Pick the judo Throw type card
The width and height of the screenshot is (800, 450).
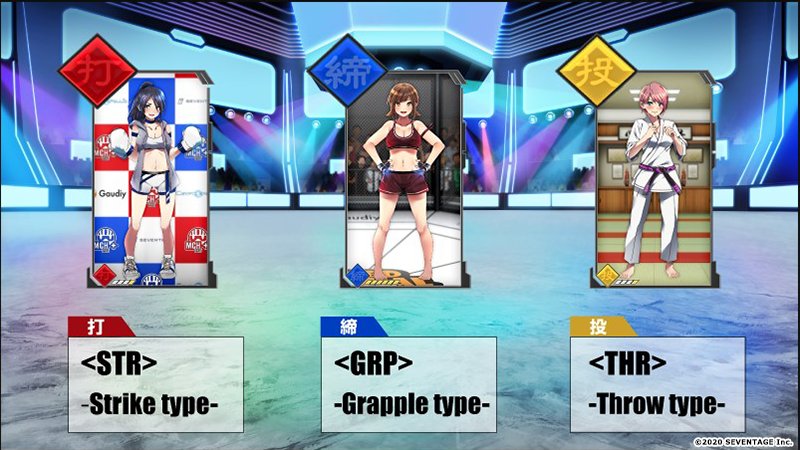point(656,180)
